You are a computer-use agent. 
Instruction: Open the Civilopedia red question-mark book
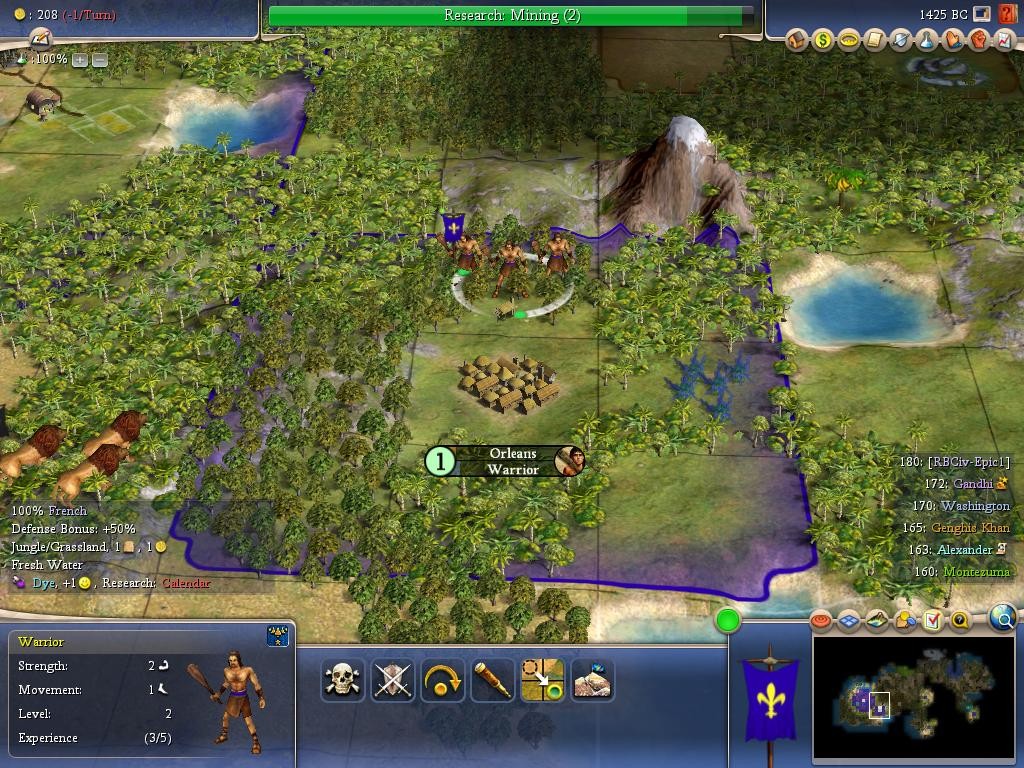click(x=1005, y=15)
